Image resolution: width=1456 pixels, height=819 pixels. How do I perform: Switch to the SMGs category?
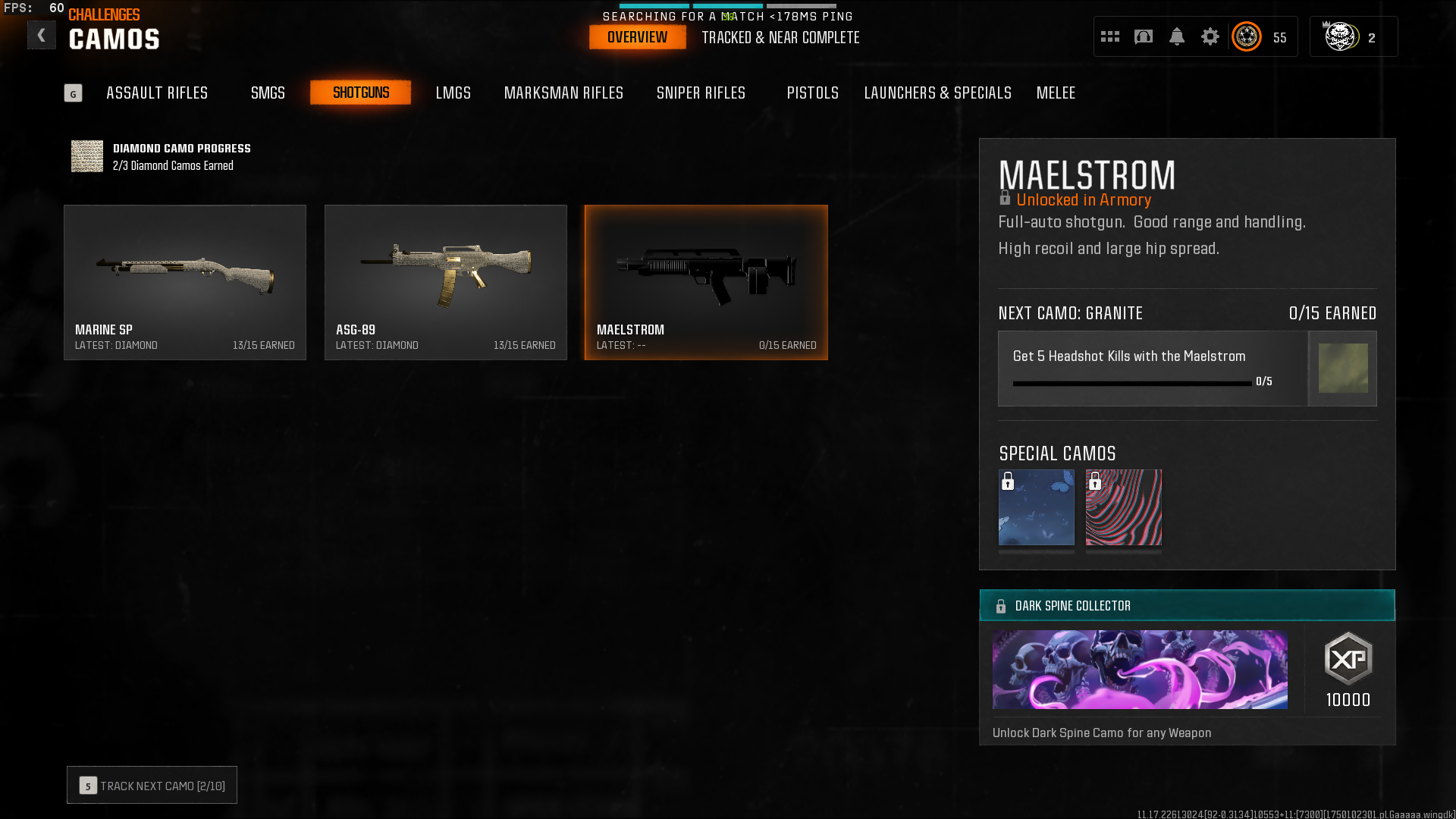coord(268,93)
